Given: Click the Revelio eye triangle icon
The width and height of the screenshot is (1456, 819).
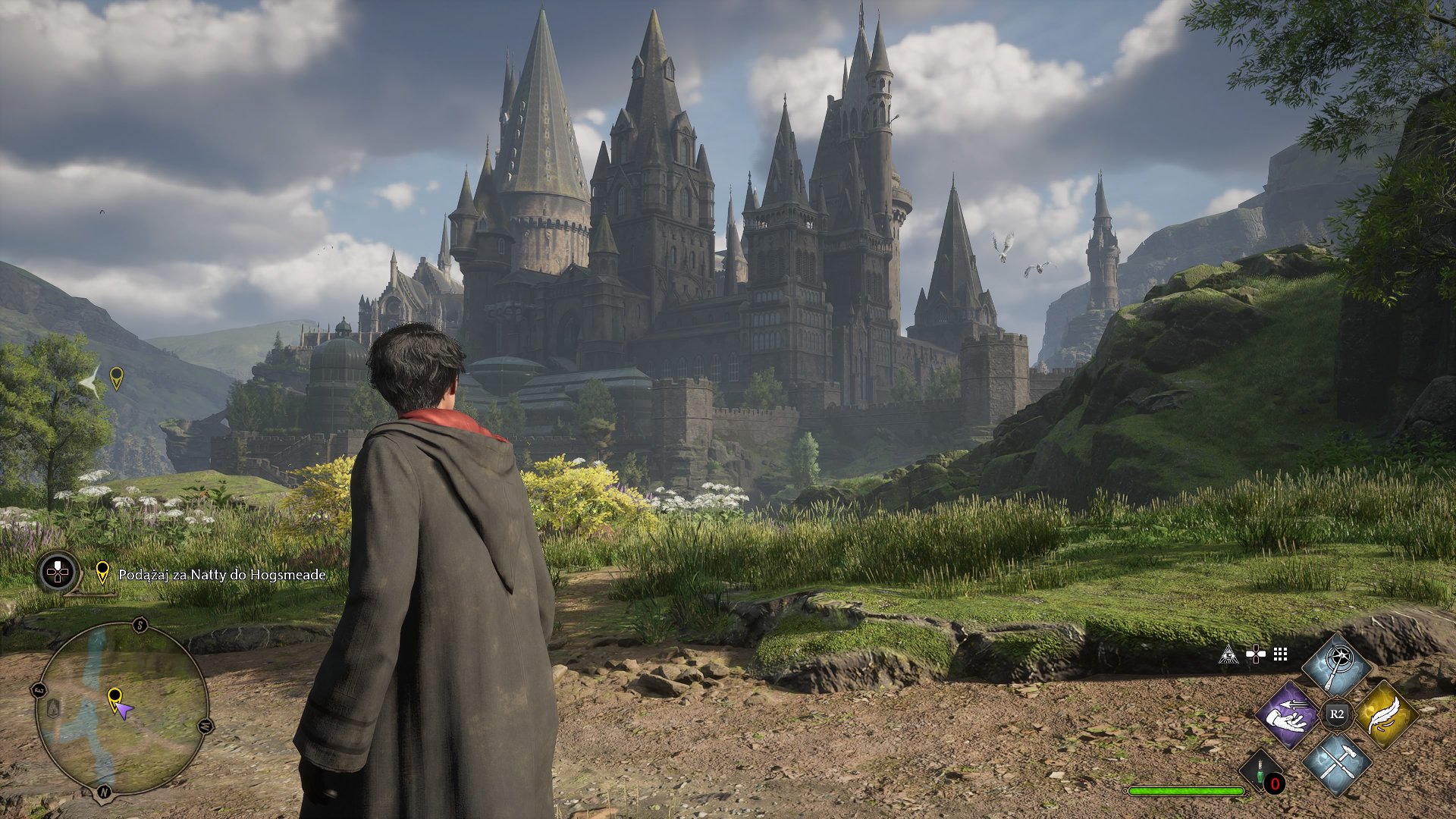Looking at the screenshot, I should [1228, 654].
